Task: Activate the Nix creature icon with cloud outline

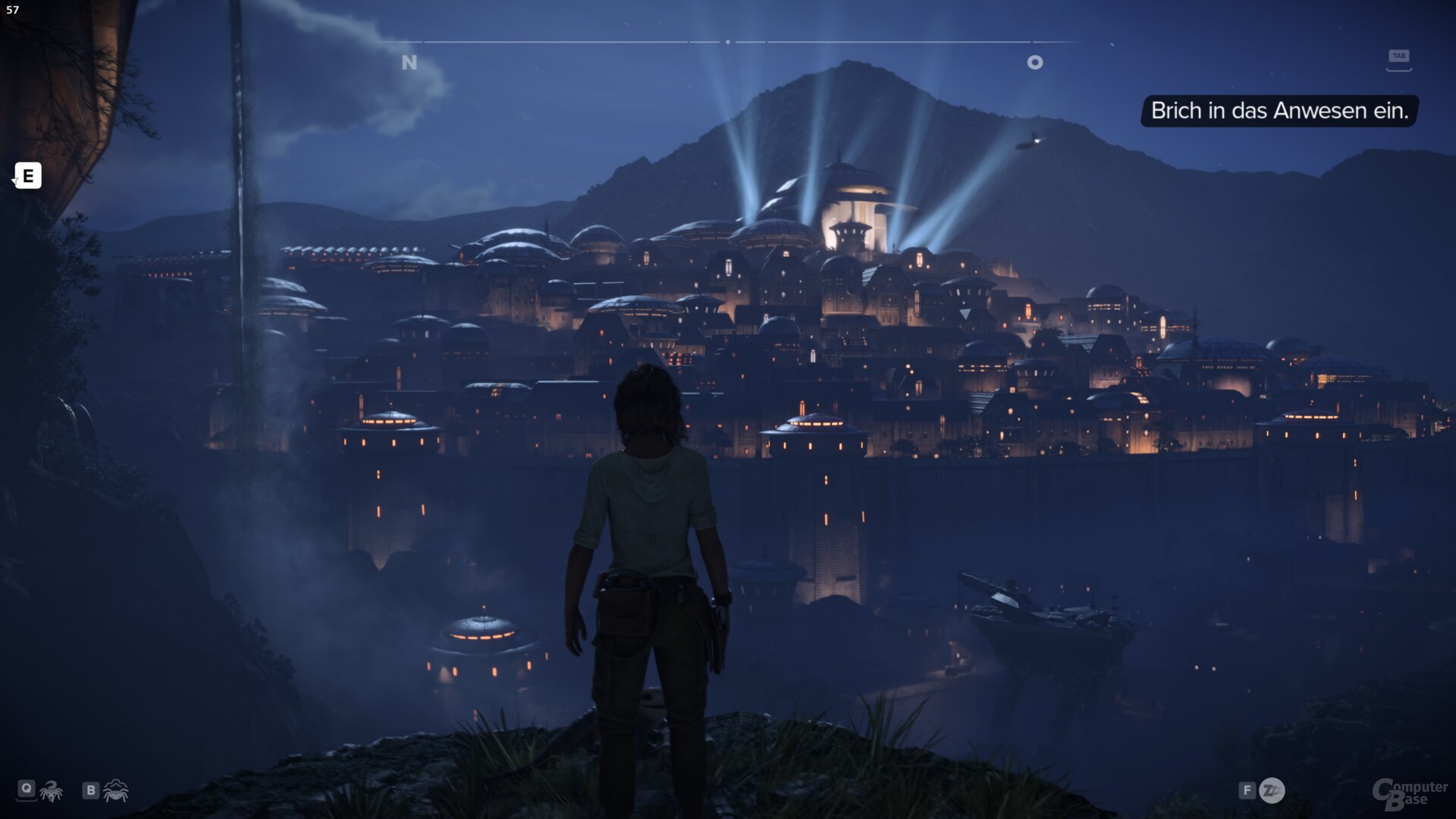Action: tap(116, 791)
